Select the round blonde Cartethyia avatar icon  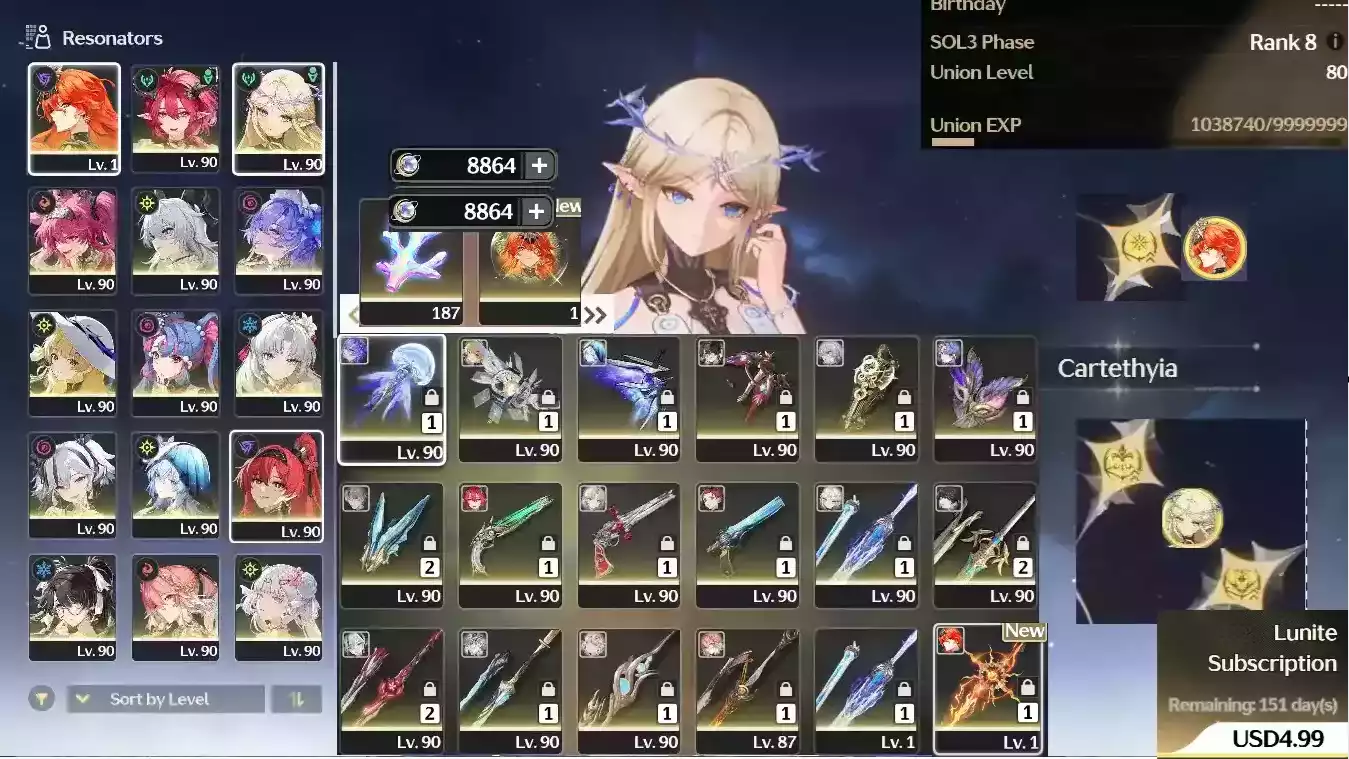[1191, 516]
